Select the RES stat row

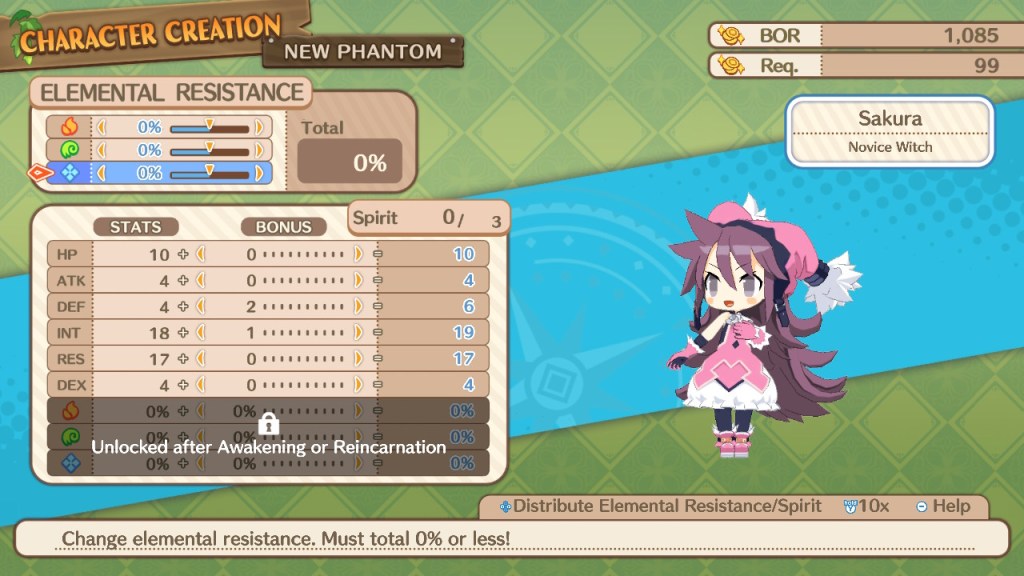click(268, 358)
